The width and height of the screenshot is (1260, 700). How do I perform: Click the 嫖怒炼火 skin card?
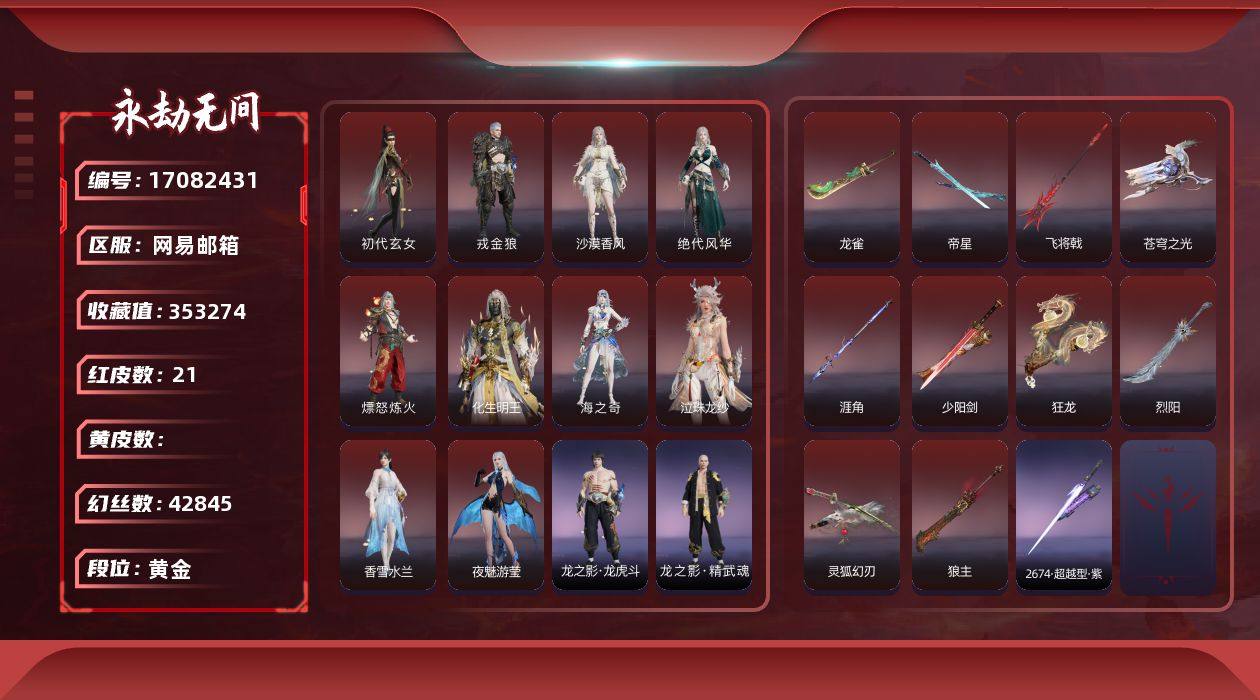click(x=388, y=351)
